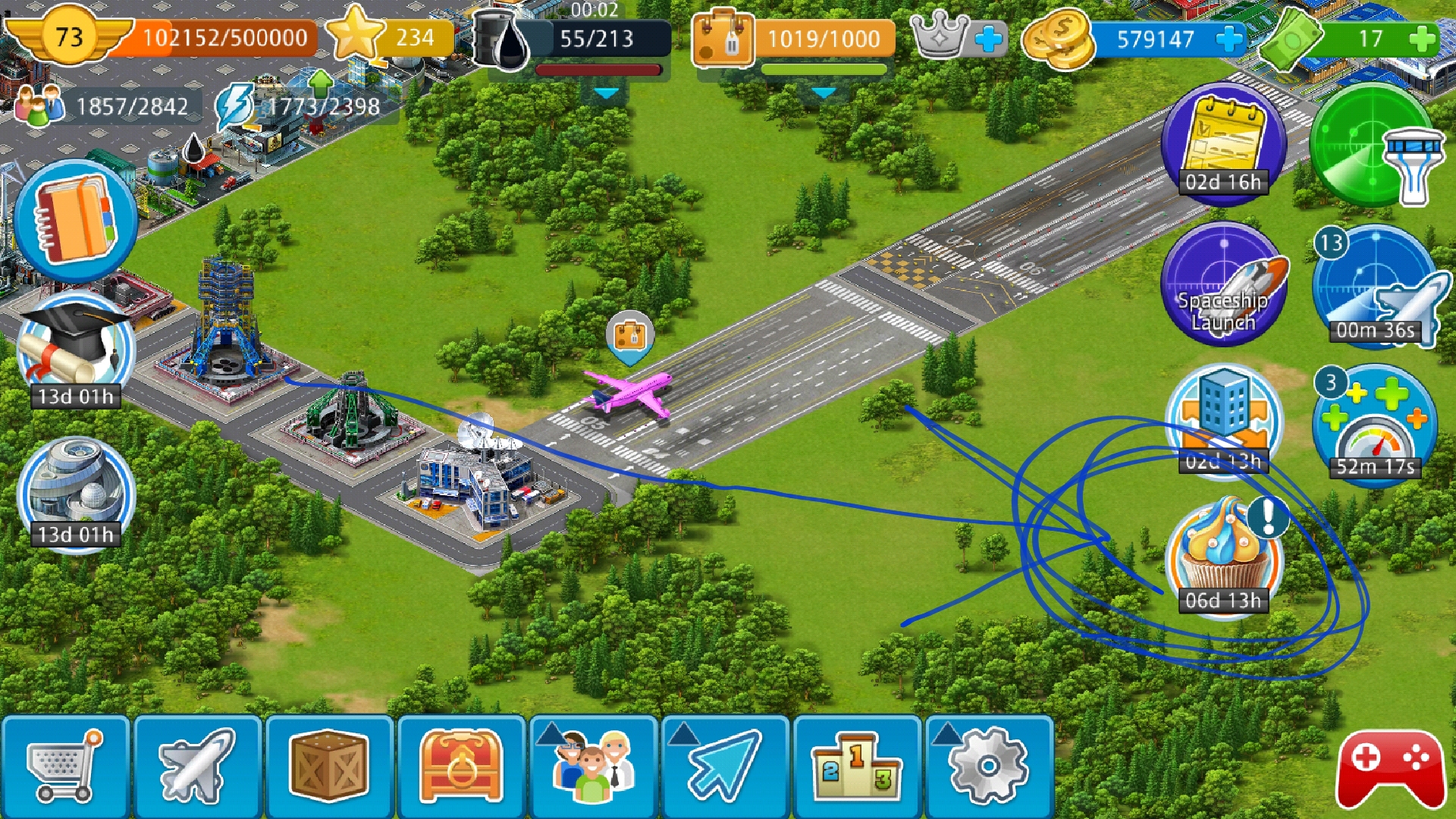Open the speedometer bonuses icon
1456x819 pixels.
click(x=1375, y=423)
